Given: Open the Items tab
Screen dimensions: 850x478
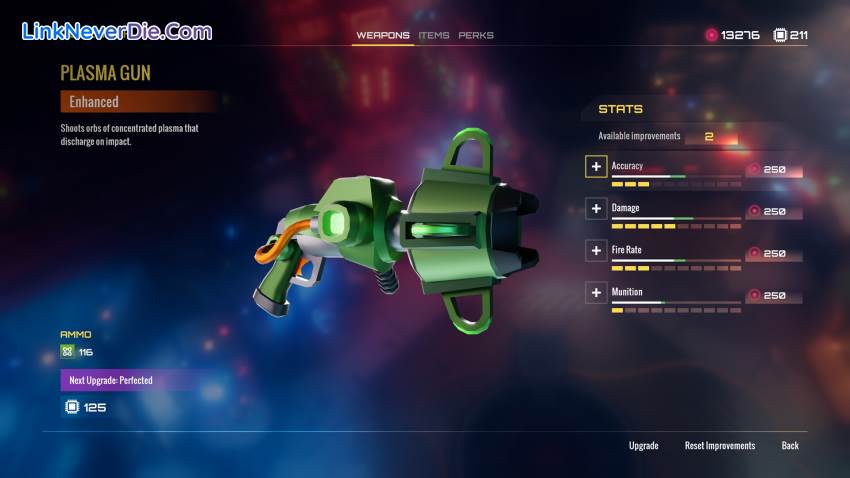Looking at the screenshot, I should pos(434,35).
